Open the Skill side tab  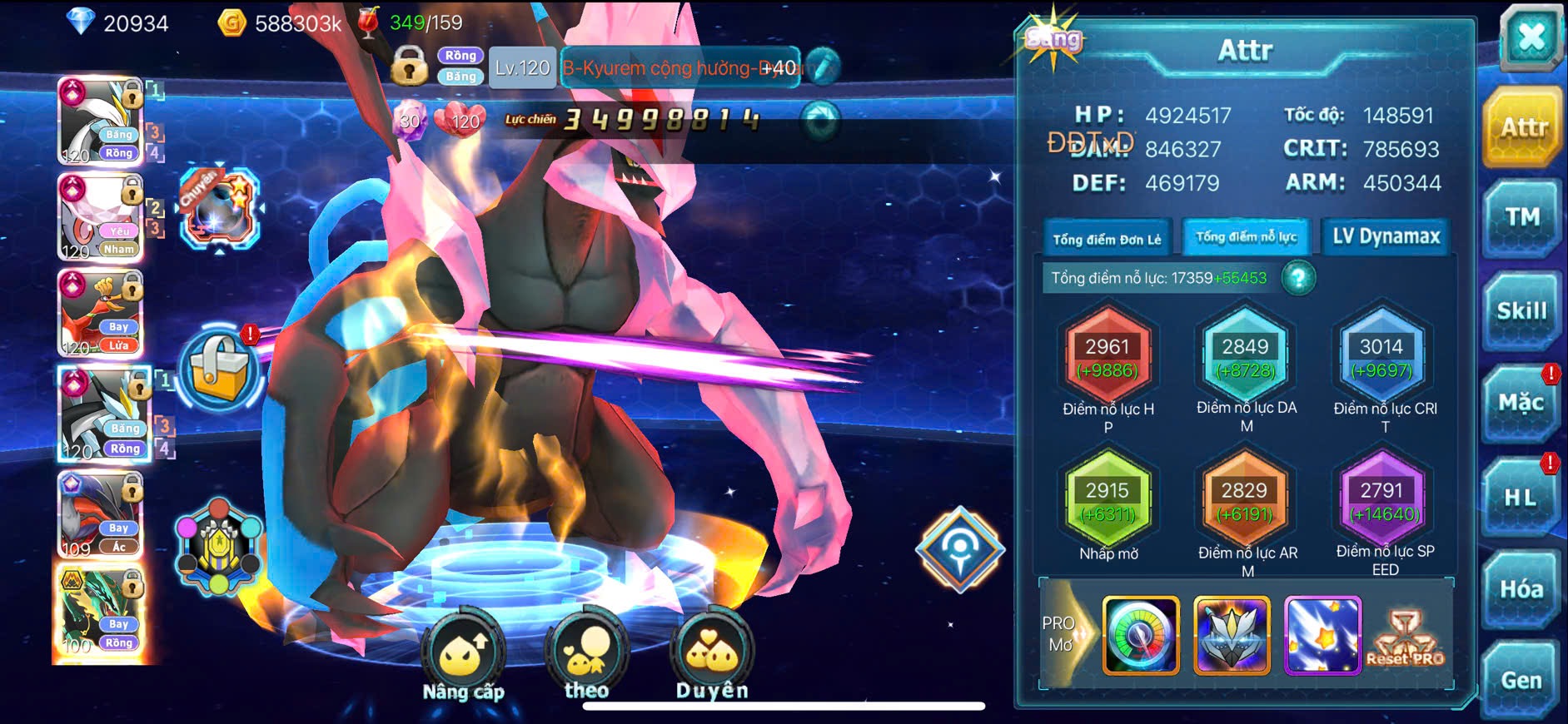click(1521, 311)
